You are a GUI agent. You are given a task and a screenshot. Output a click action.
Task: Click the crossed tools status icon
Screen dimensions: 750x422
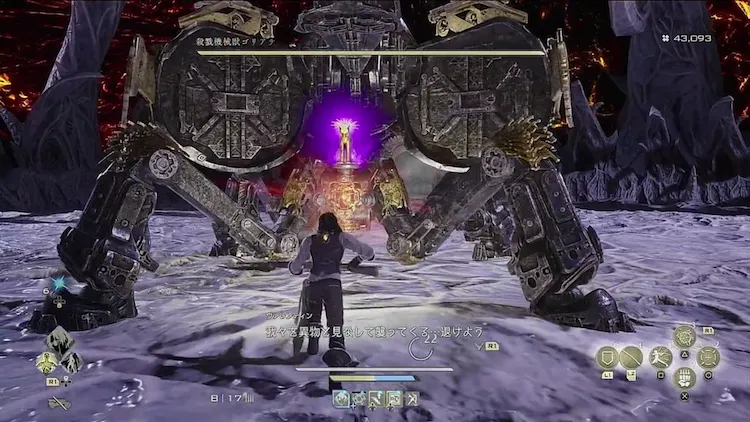pos(411,399)
